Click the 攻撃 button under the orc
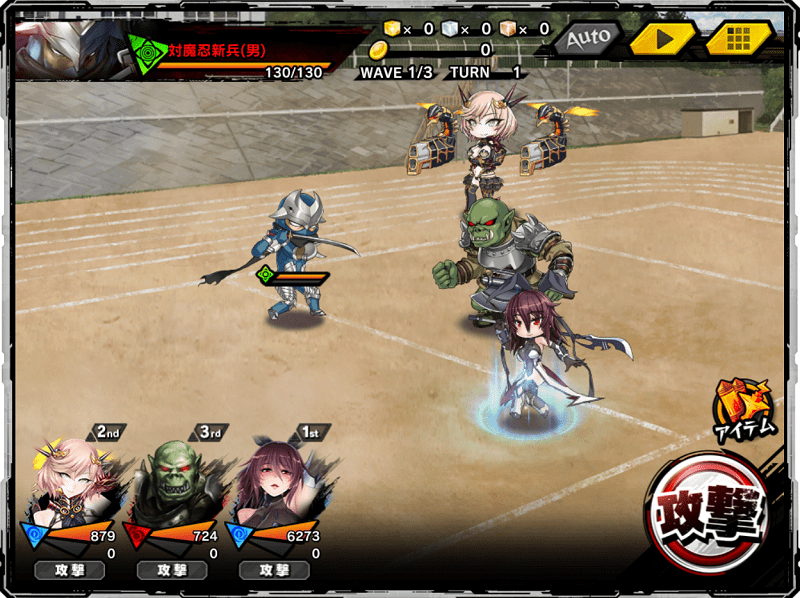The image size is (800, 598). tap(171, 570)
